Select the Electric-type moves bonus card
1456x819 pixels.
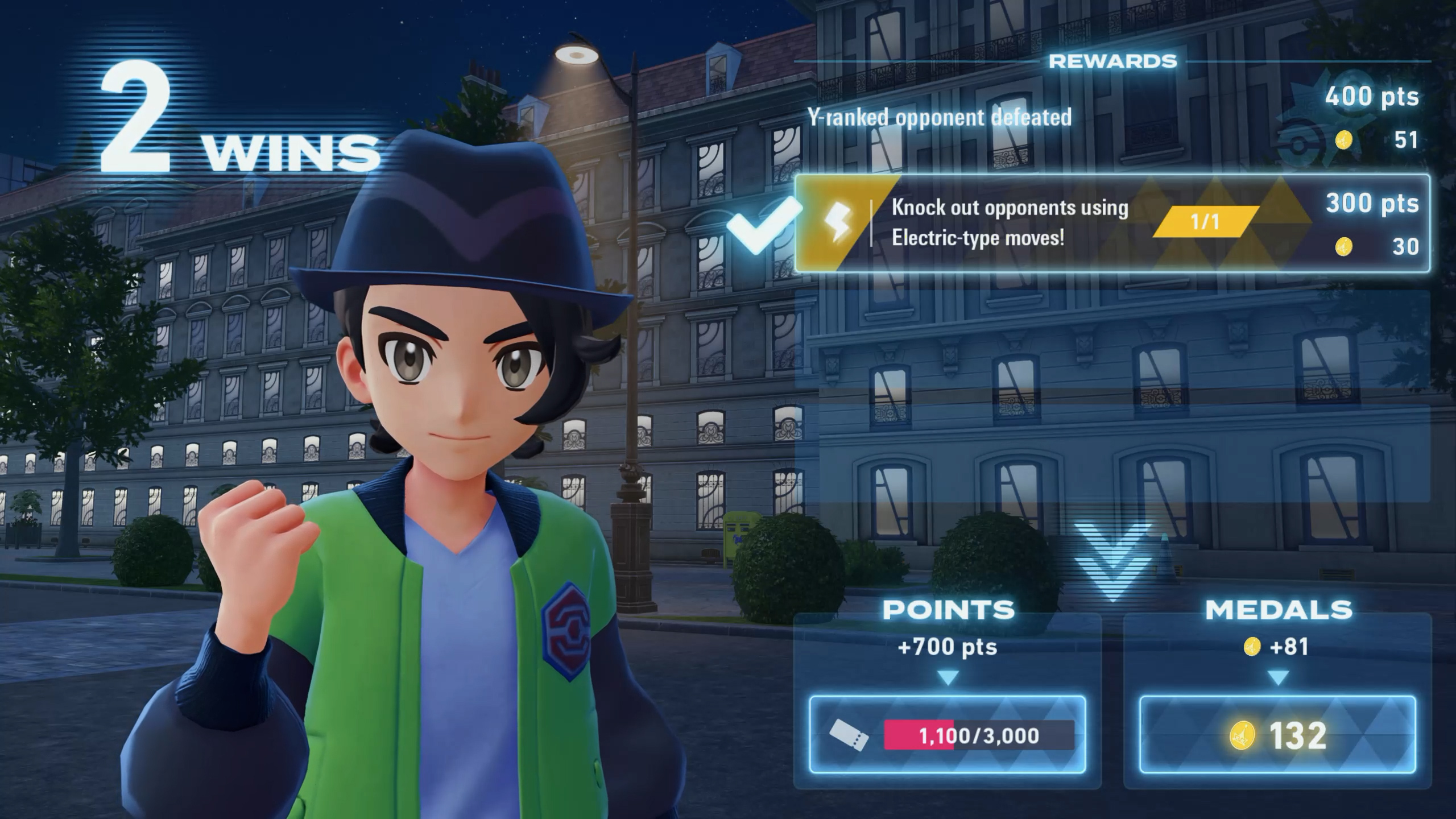tap(1112, 223)
